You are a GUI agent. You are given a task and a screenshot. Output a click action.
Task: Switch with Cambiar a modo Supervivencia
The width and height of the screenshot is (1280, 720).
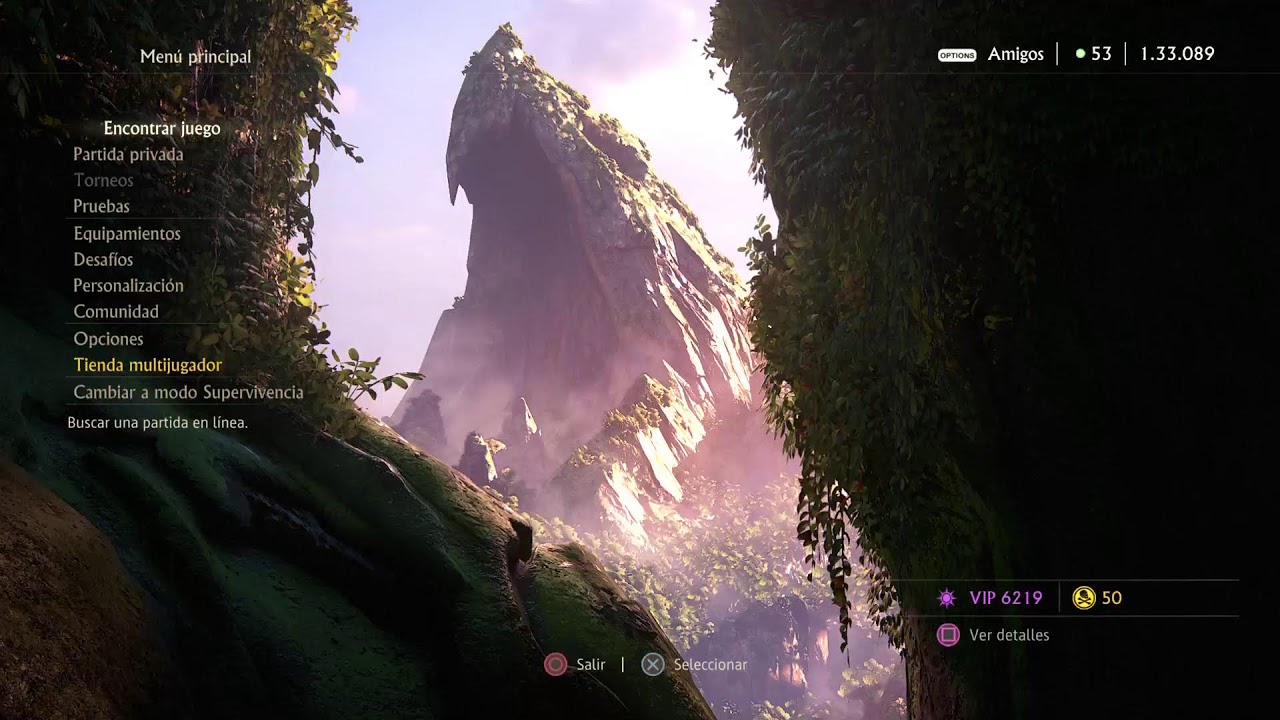pyautogui.click(x=188, y=392)
